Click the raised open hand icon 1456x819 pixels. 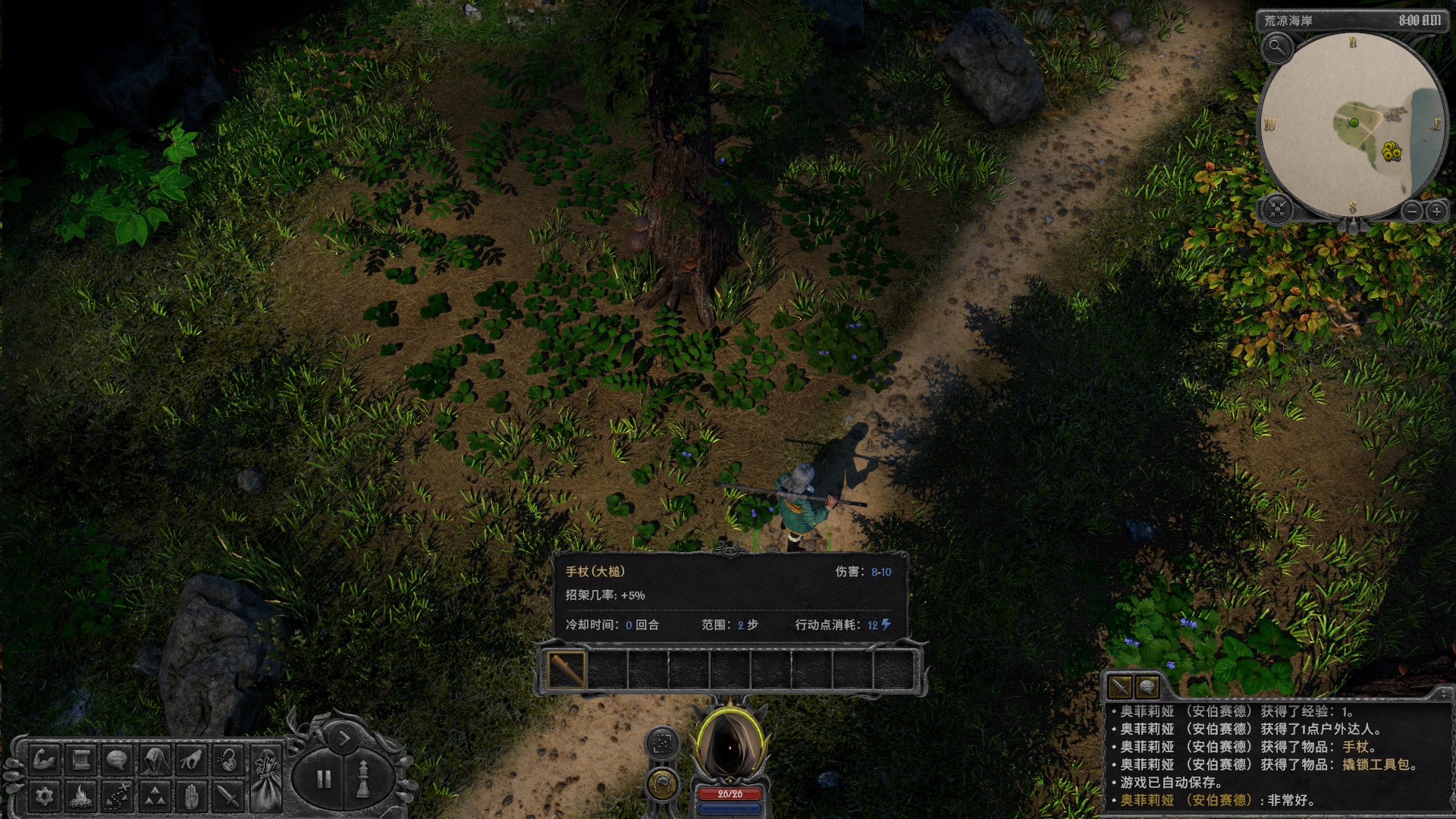pos(191,796)
